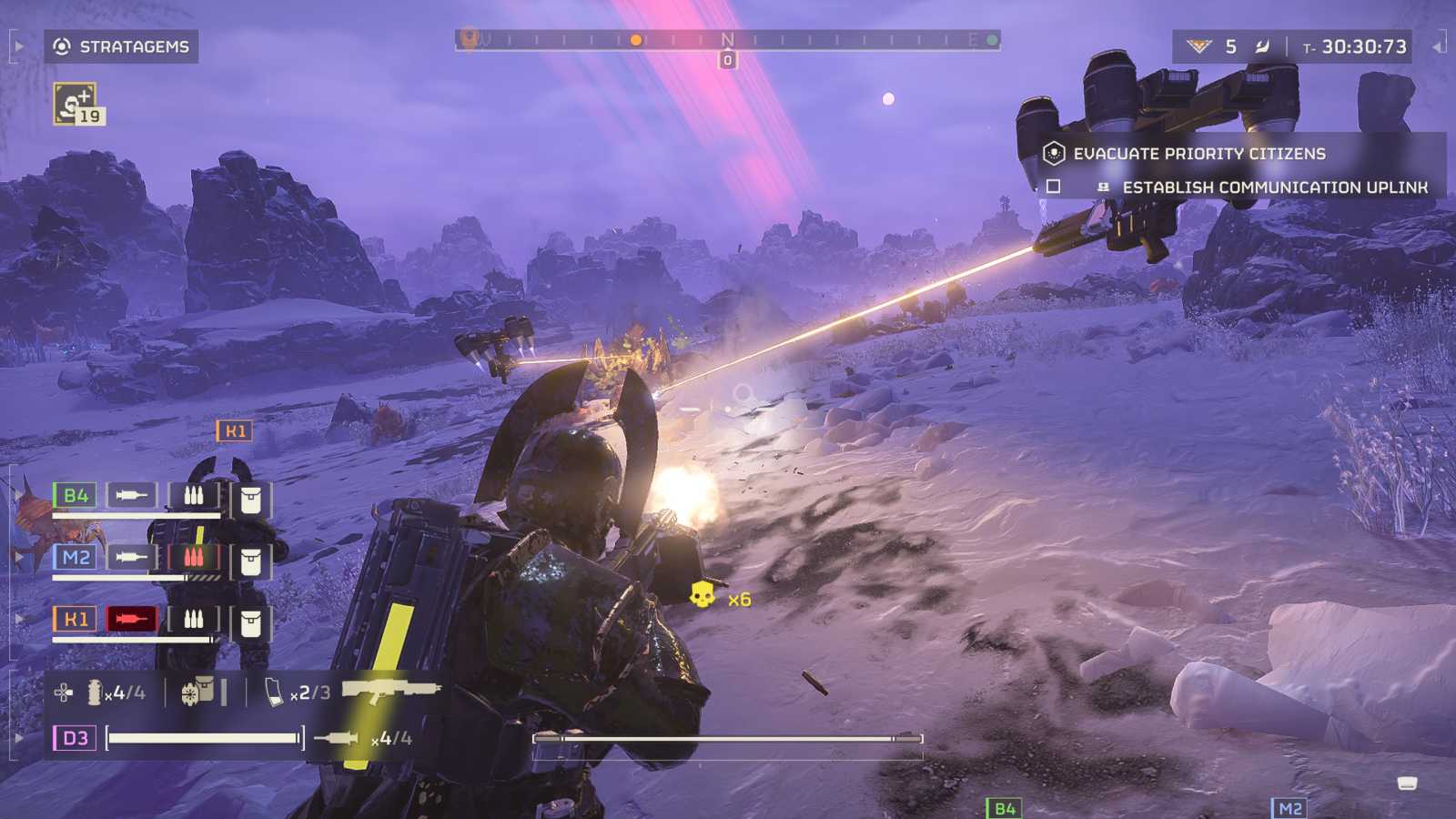Click the backpack equipment icon
The height and width of the screenshot is (819, 1456).
[197, 693]
